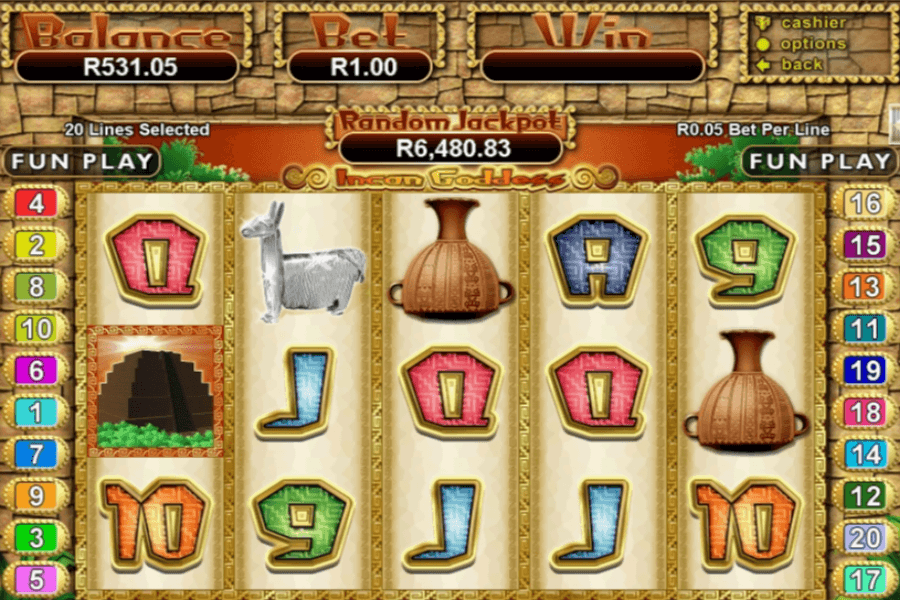The image size is (900, 600).
Task: Pick payline number 18
Action: point(864,412)
